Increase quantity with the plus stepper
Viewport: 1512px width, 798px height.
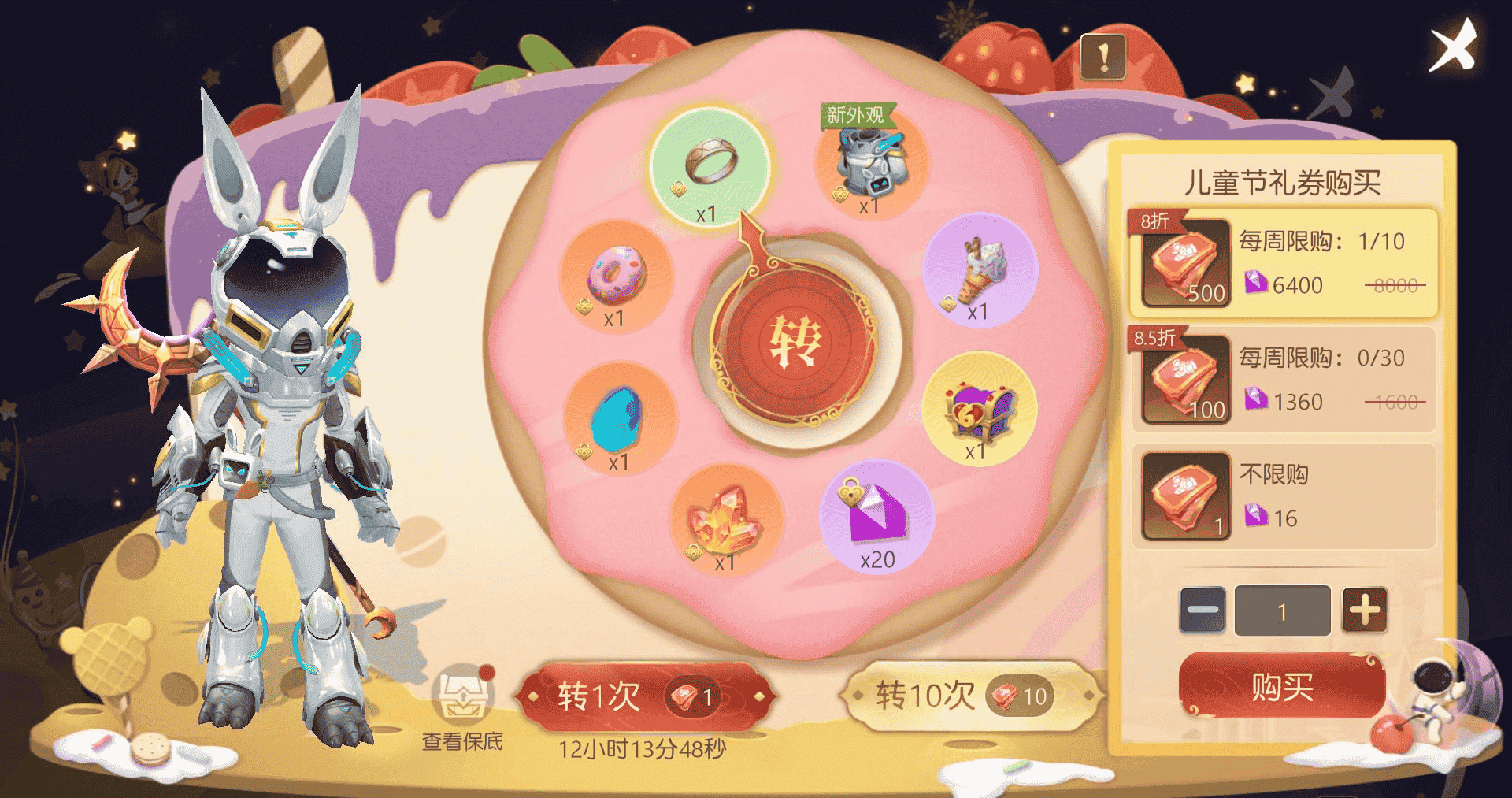tap(1366, 610)
